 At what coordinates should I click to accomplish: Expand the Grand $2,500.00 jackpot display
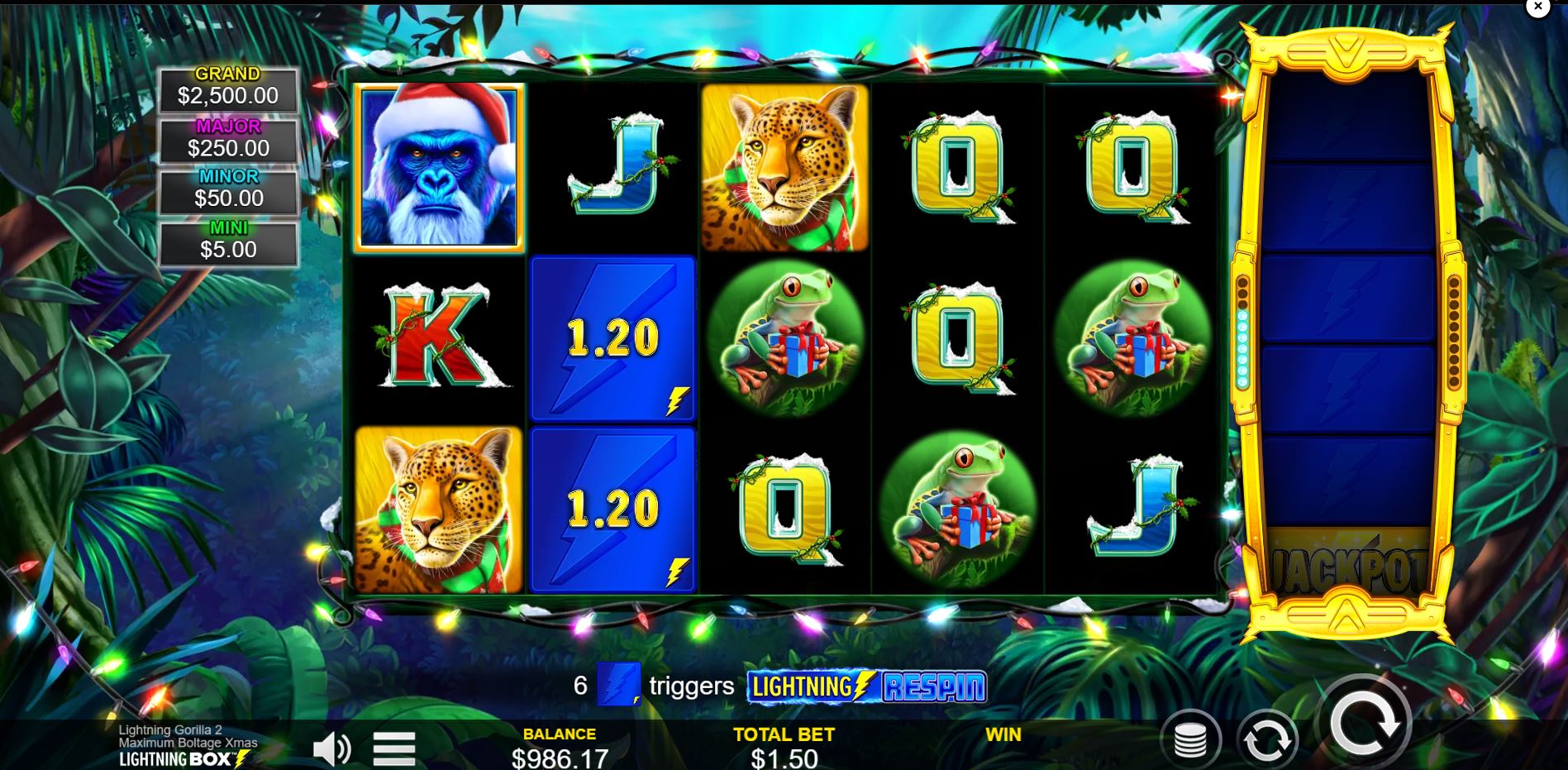click(226, 86)
